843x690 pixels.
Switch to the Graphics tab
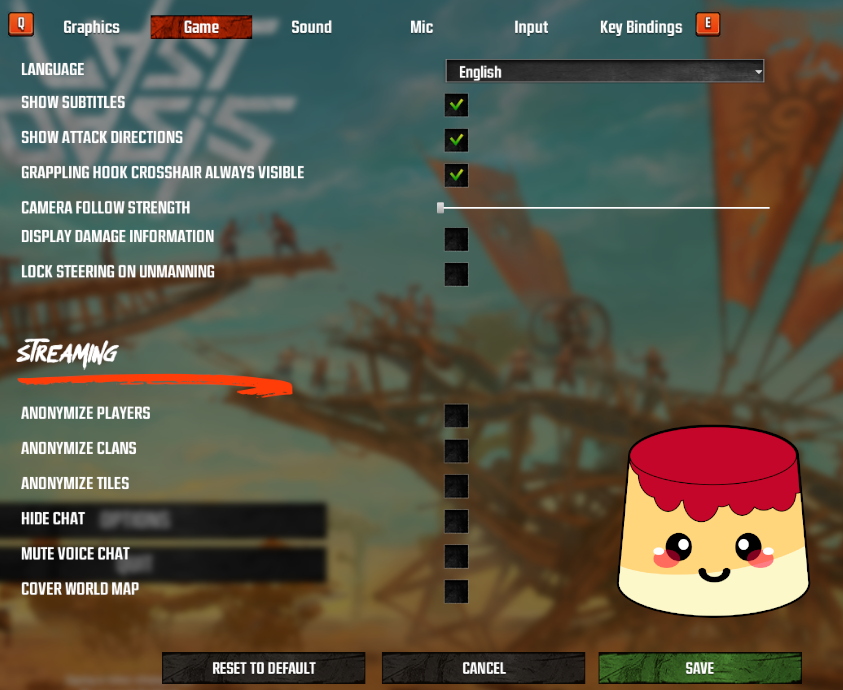click(91, 27)
